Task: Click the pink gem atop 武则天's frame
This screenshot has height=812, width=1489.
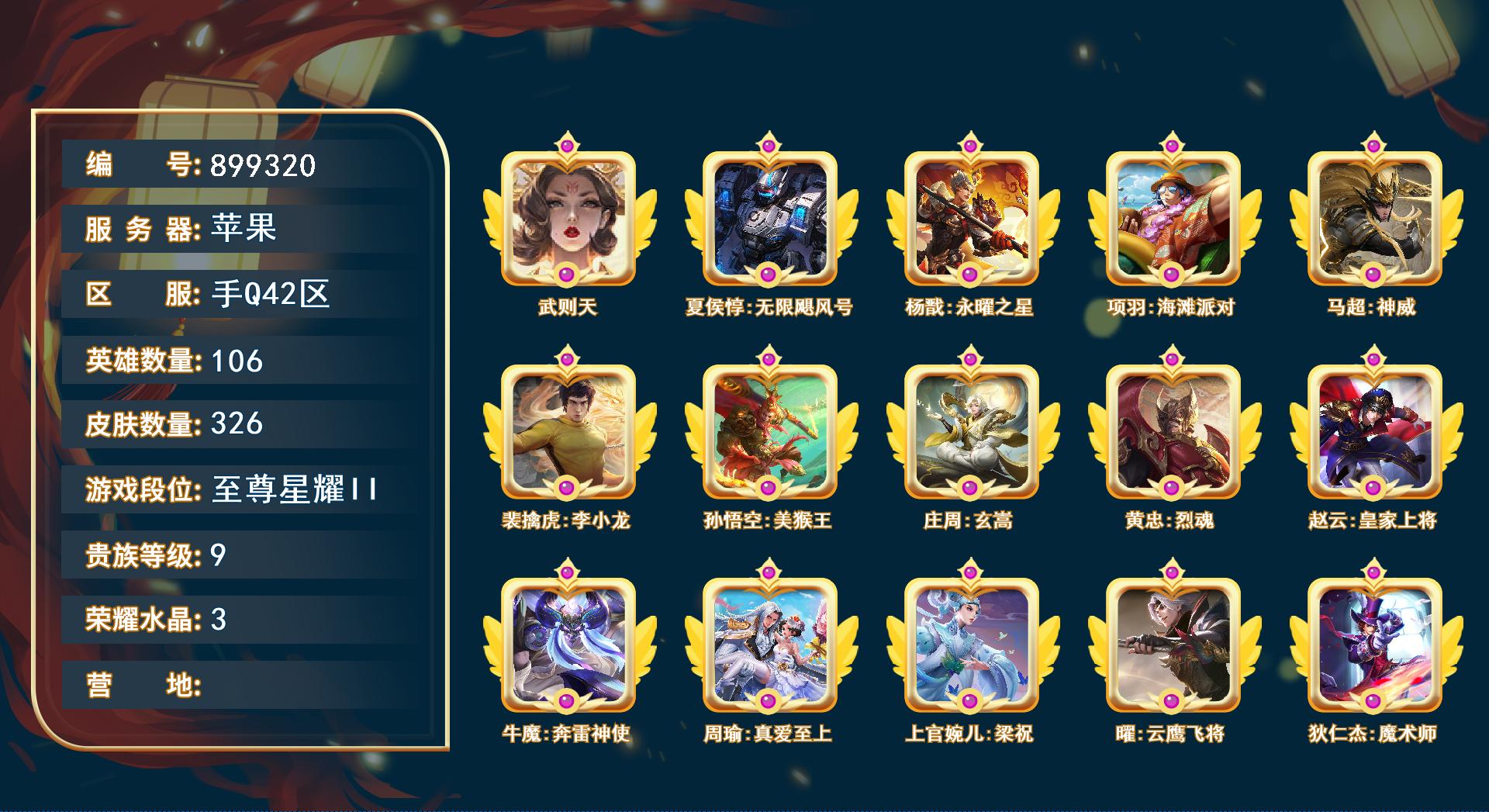Action: coord(566,143)
